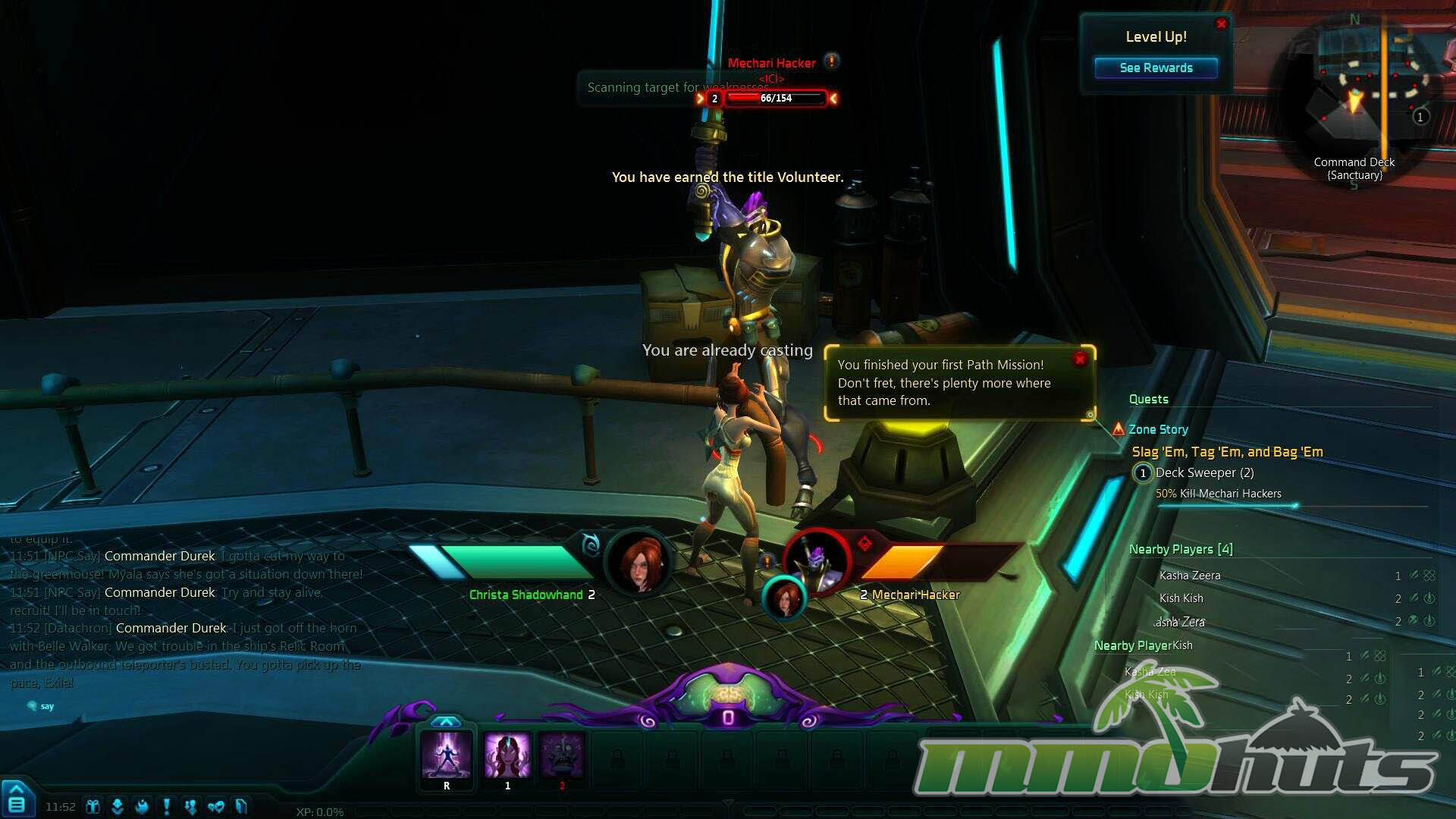Activate the ability in slot R

(x=447, y=755)
